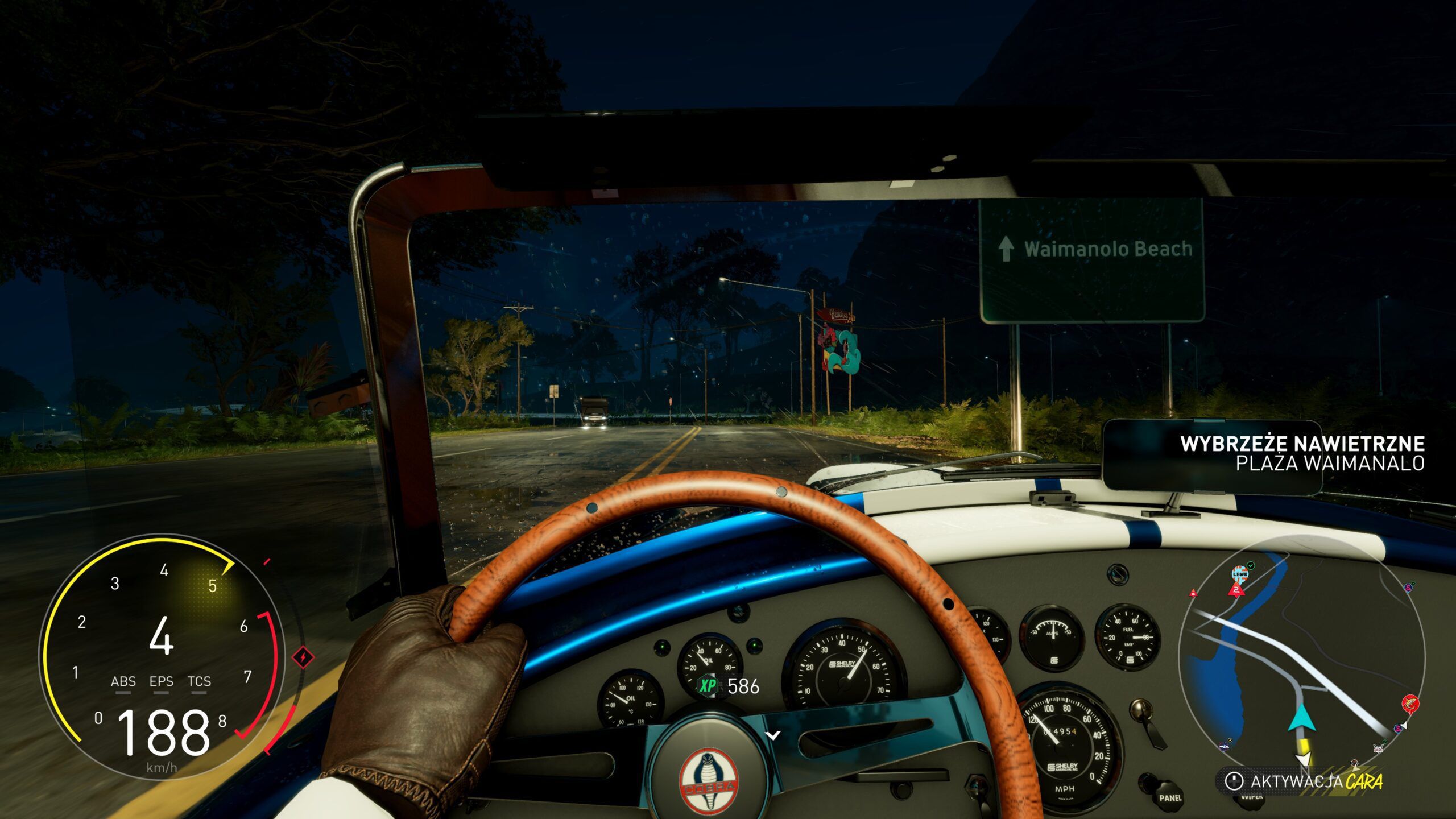Click the XP badge icon

click(708, 686)
